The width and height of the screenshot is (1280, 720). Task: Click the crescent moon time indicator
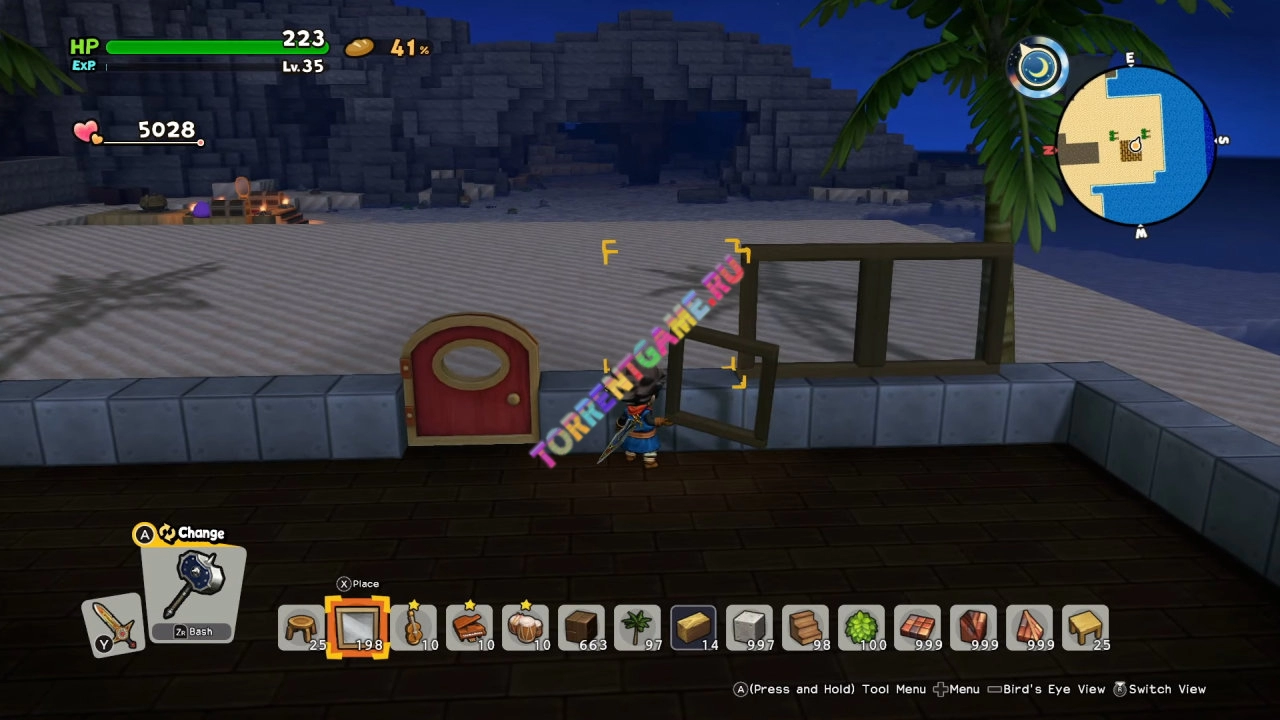[x=1038, y=66]
